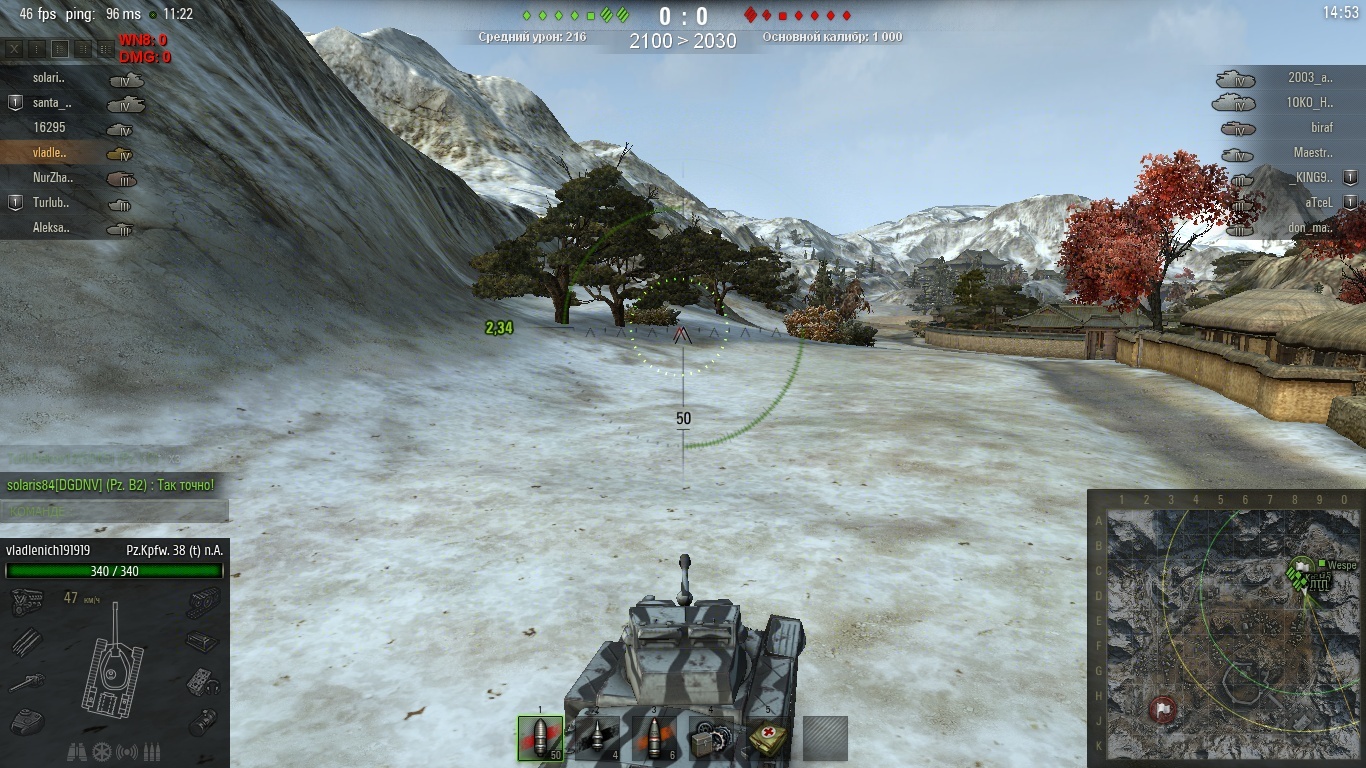Screen dimensions: 1366x768
Task: Select NurZha.. in the ally team list
Action: [53, 178]
